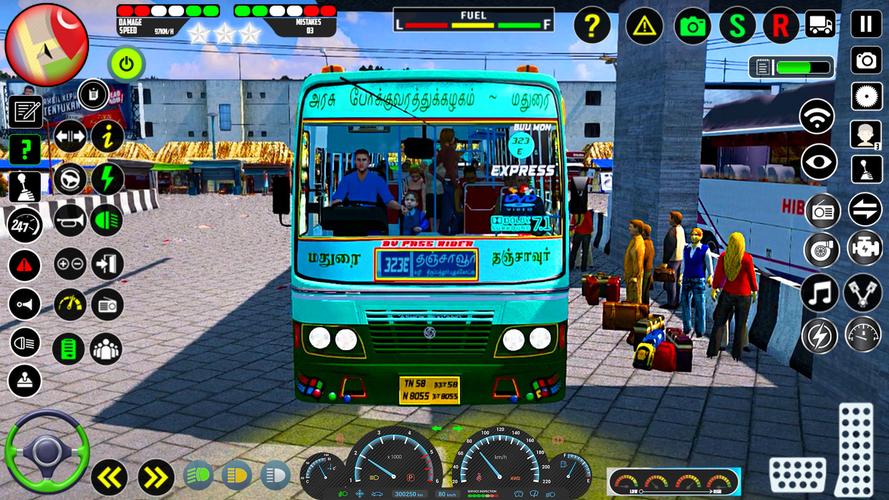Toggle the green power button
Screen dimensions: 889x500
point(127,65)
